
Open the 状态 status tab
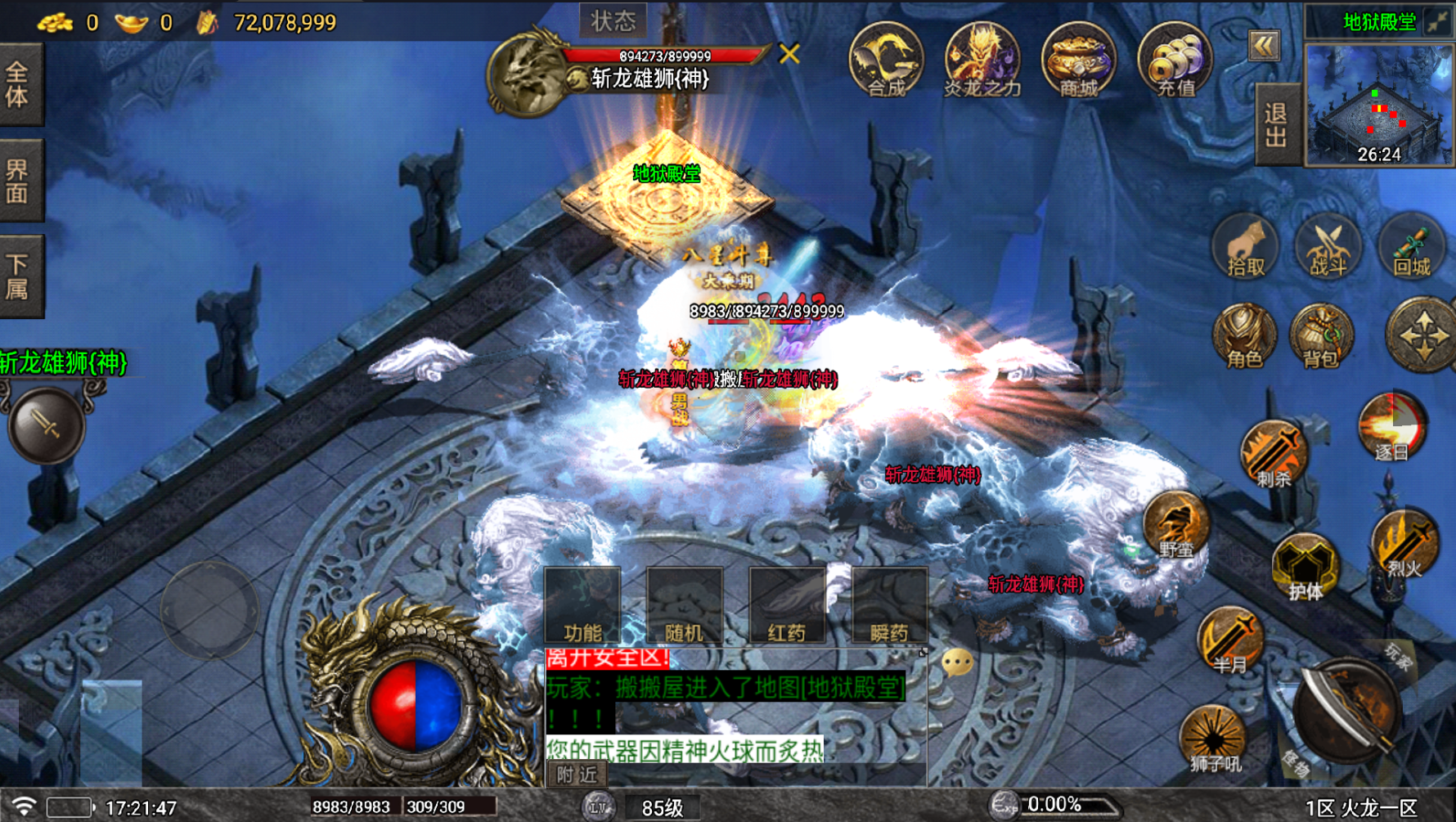pyautogui.click(x=613, y=20)
